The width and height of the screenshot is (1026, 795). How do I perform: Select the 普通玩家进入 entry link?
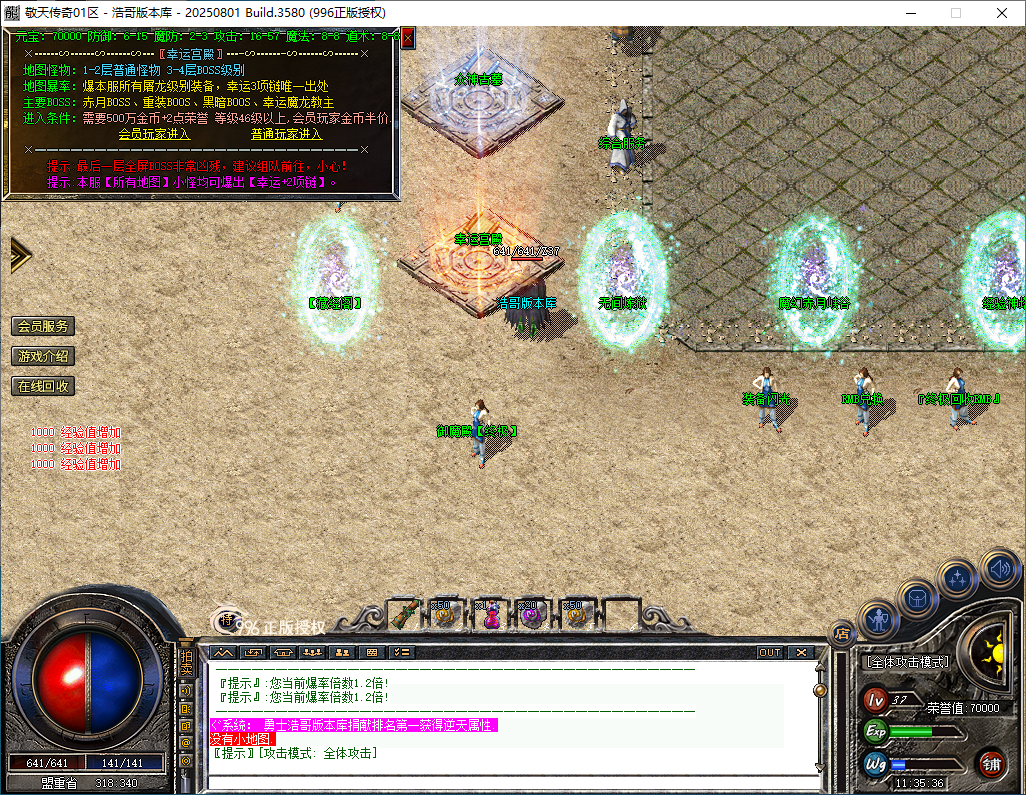point(286,134)
